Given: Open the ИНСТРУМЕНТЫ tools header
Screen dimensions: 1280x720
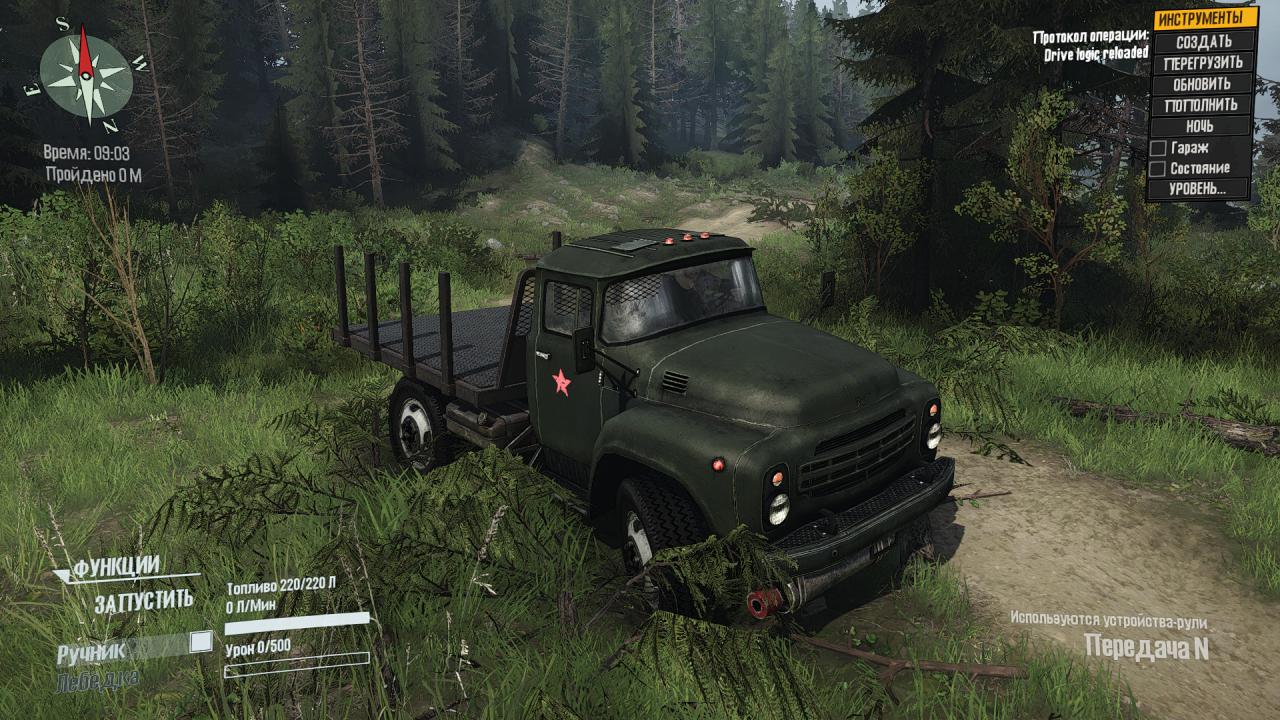Looking at the screenshot, I should pyautogui.click(x=1204, y=18).
